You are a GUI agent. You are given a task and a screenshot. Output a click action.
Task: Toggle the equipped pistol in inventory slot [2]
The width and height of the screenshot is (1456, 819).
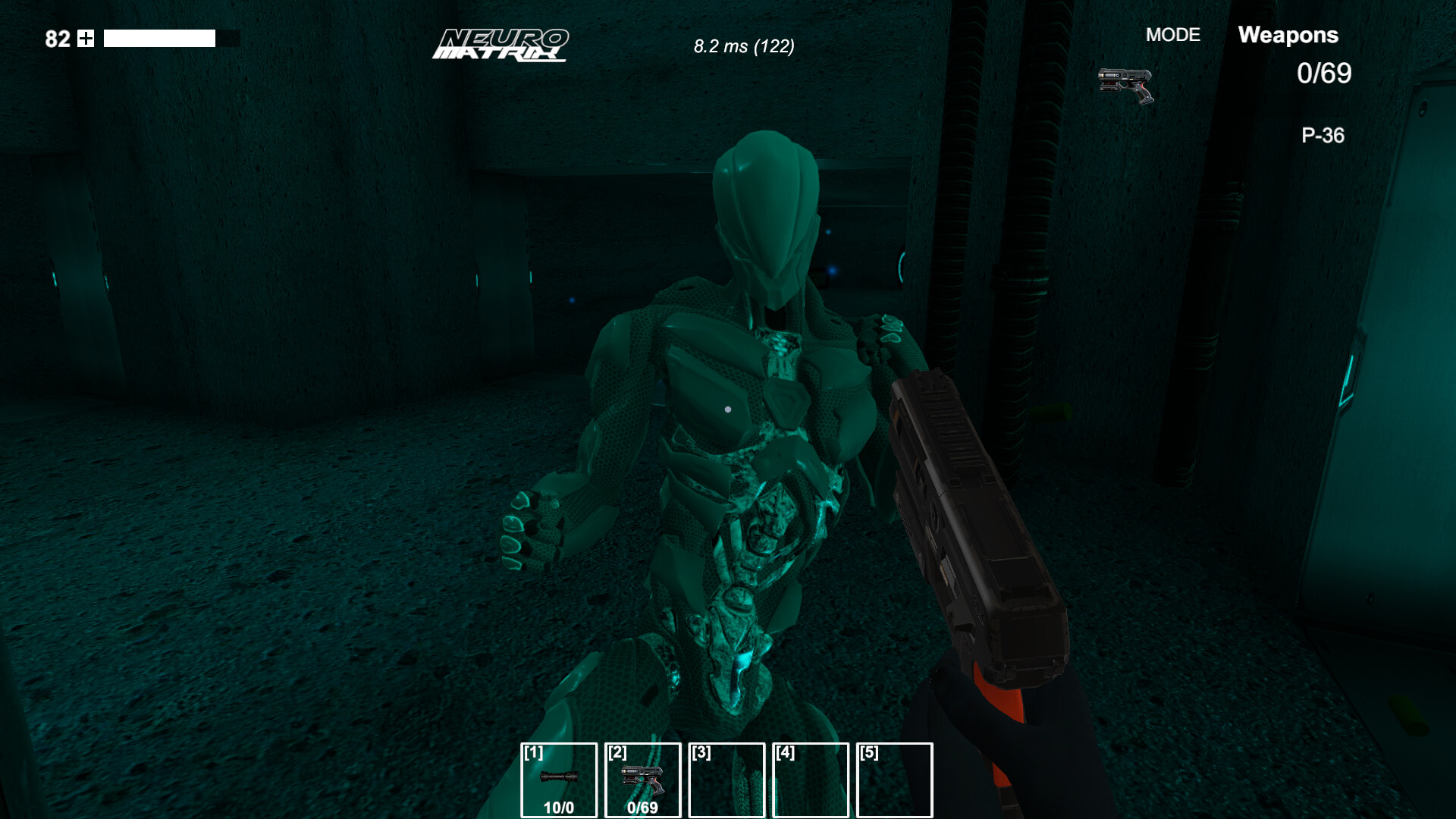coord(643,781)
